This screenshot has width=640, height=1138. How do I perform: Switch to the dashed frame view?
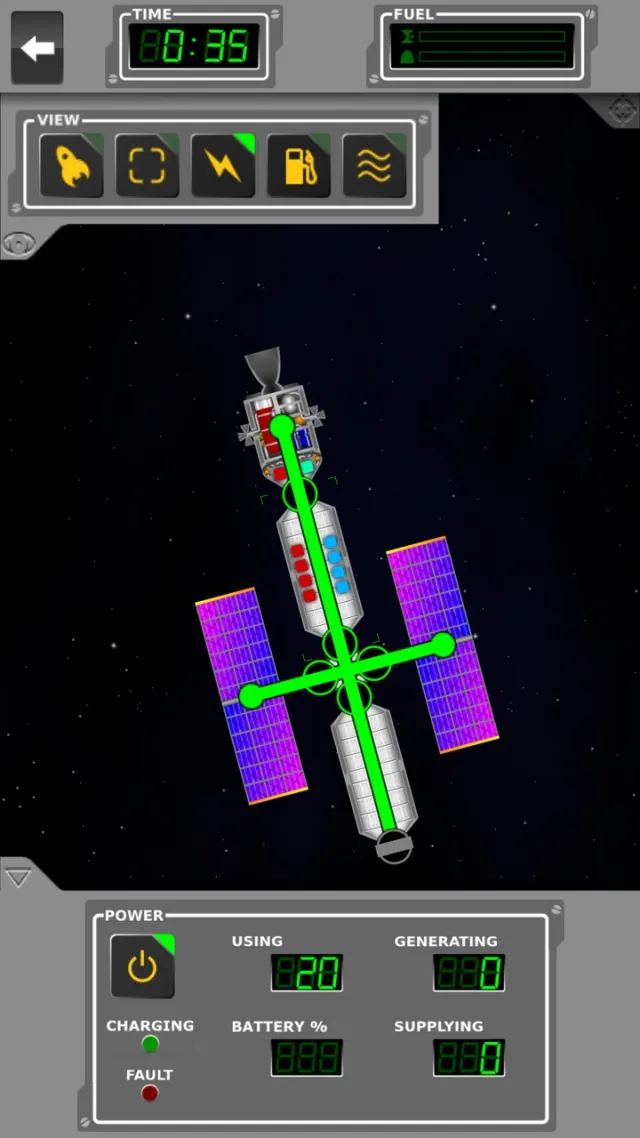click(147, 165)
